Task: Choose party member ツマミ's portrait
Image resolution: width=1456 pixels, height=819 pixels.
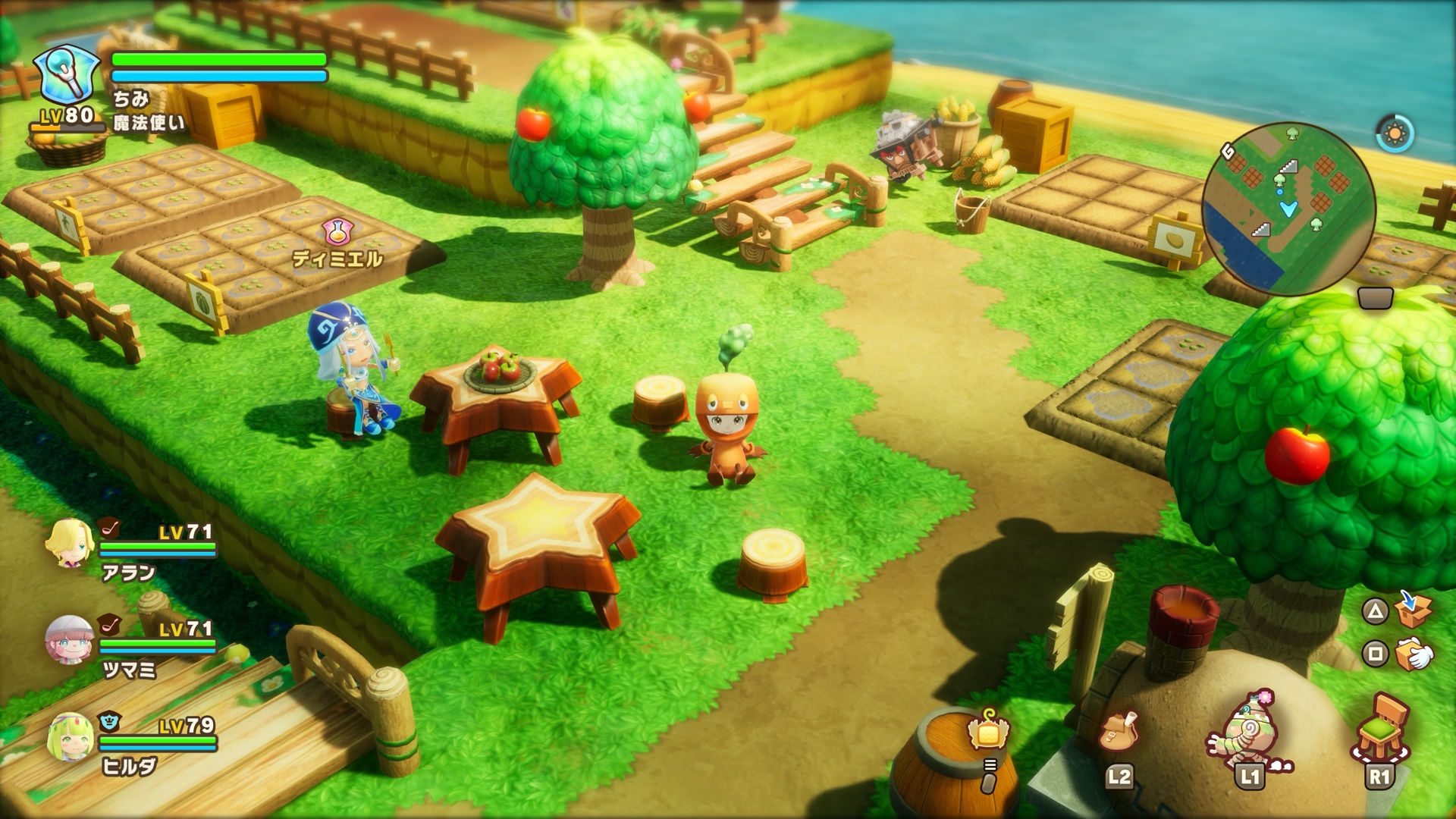Action: pyautogui.click(x=69, y=640)
